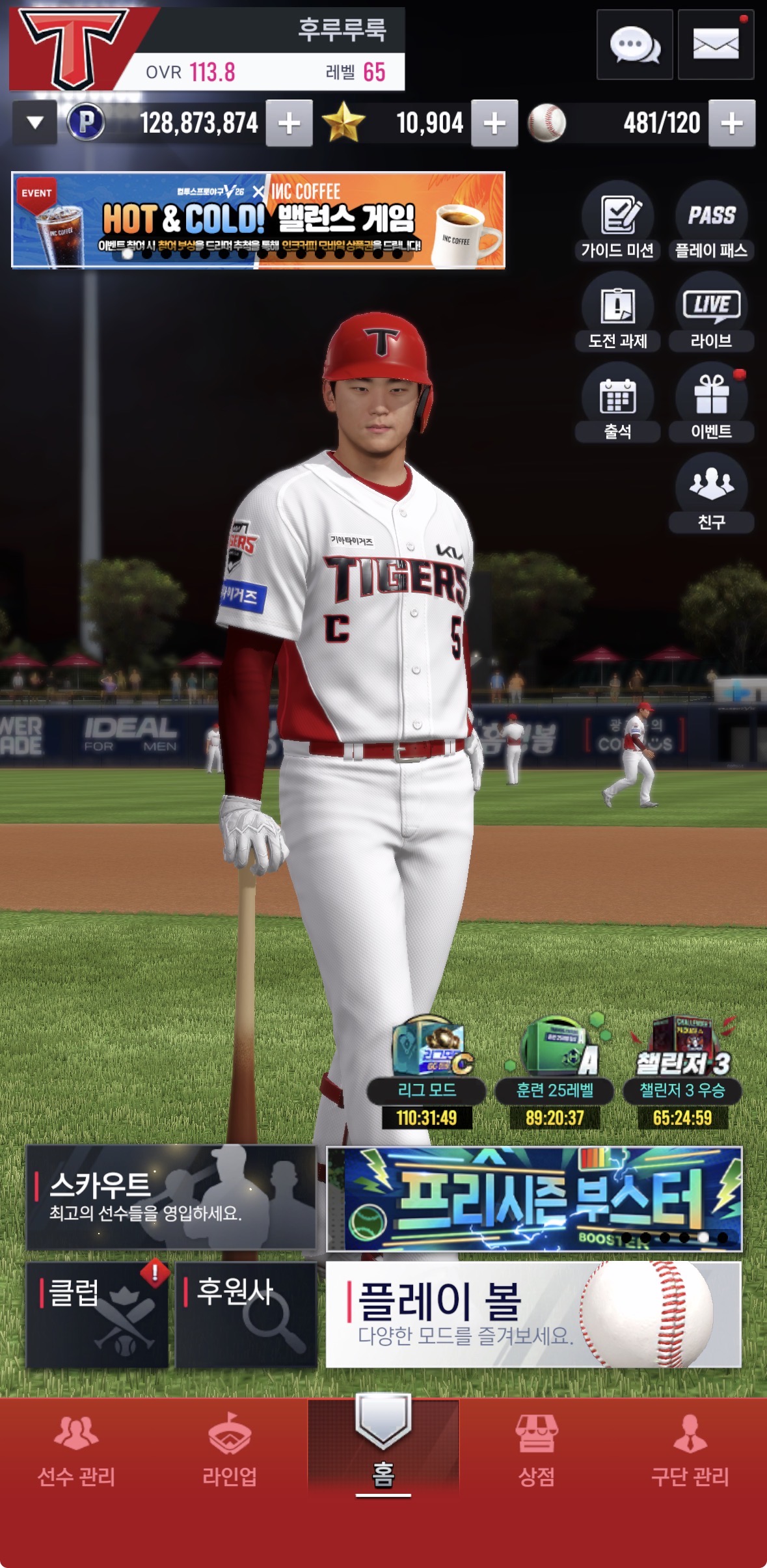Tap the 플레이 볼 play ball button
767x1568 pixels.
point(533,1315)
